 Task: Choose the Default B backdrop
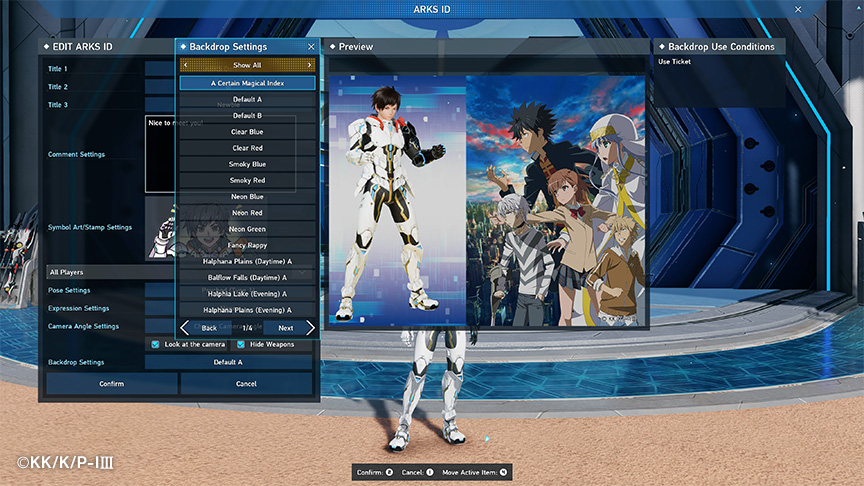tap(247, 115)
